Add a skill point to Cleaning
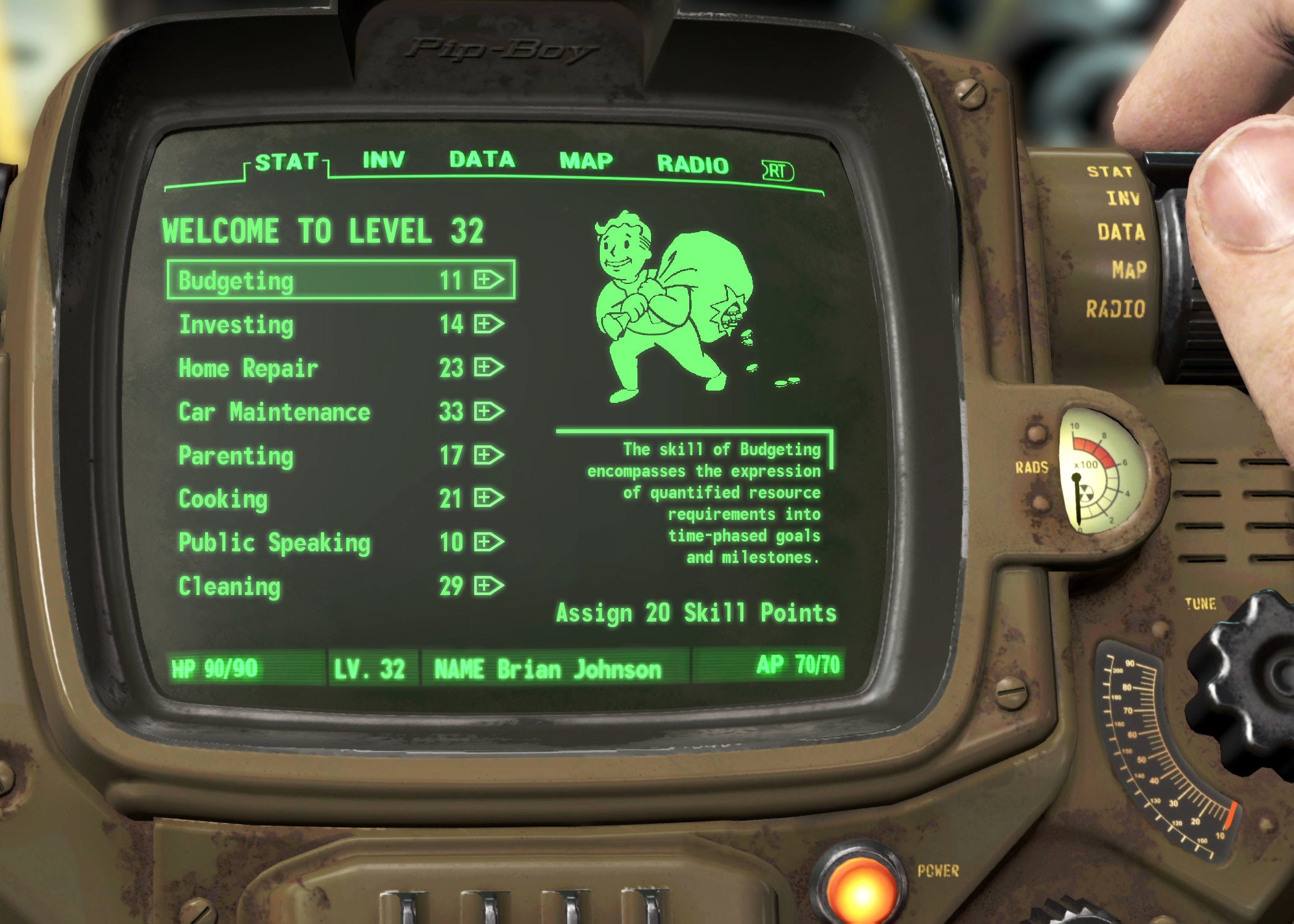 (x=487, y=585)
